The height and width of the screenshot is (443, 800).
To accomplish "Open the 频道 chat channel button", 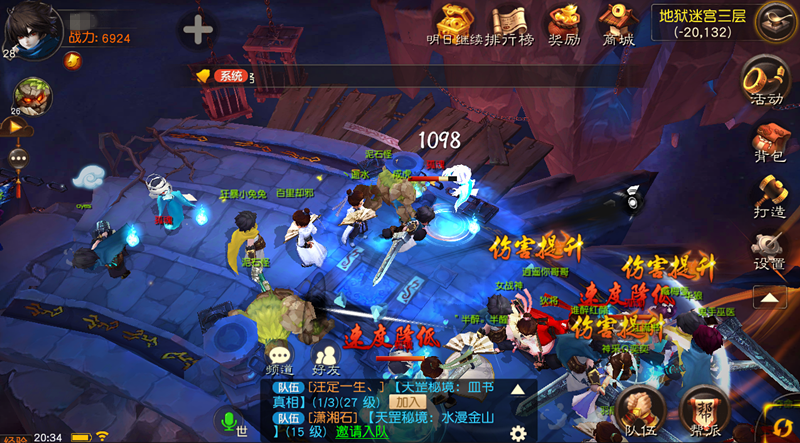I will 280,358.
